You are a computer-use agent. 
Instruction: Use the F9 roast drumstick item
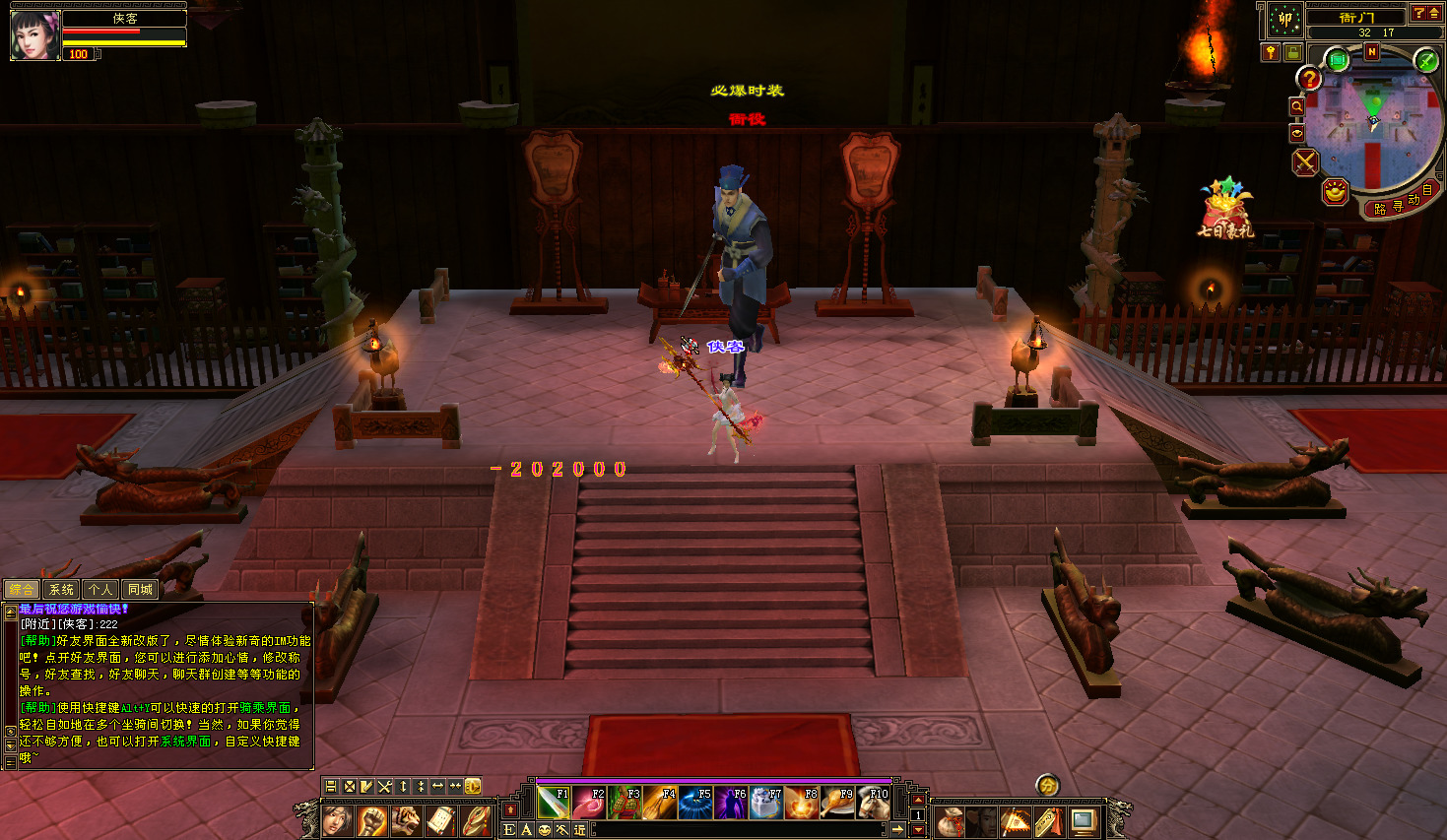point(837,804)
